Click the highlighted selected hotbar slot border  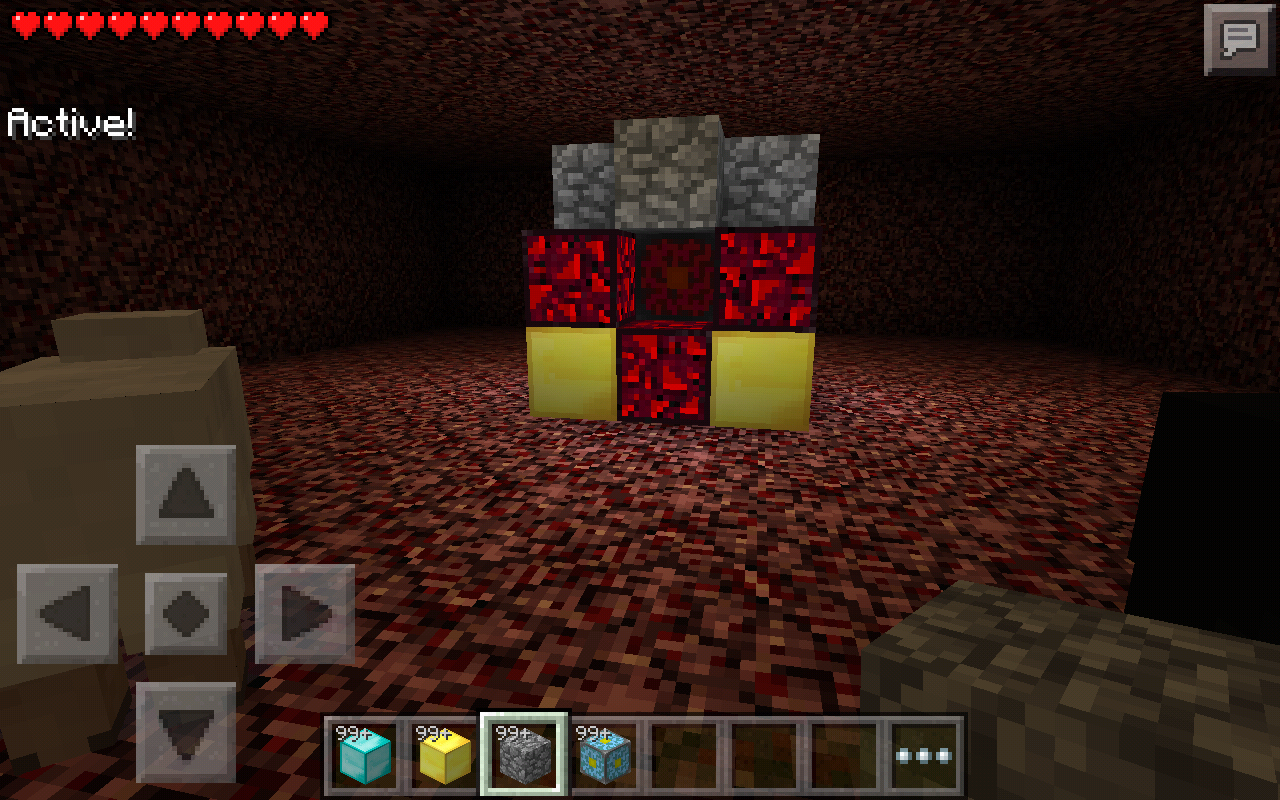click(524, 753)
